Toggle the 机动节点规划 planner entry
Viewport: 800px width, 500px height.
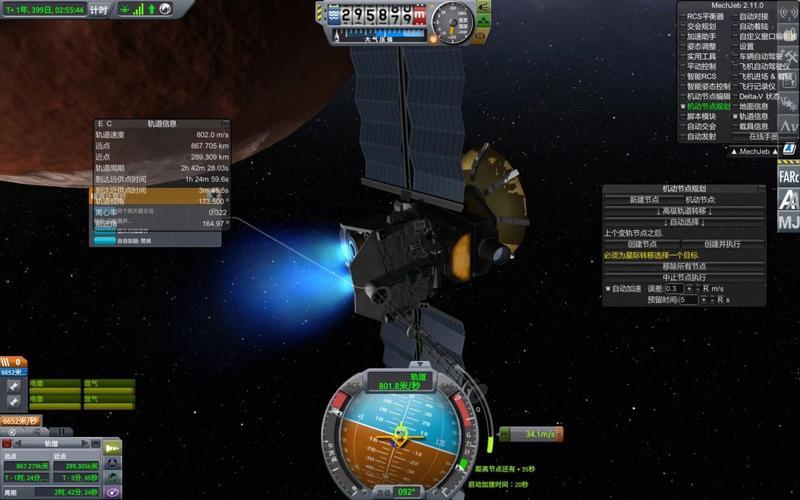click(x=707, y=106)
